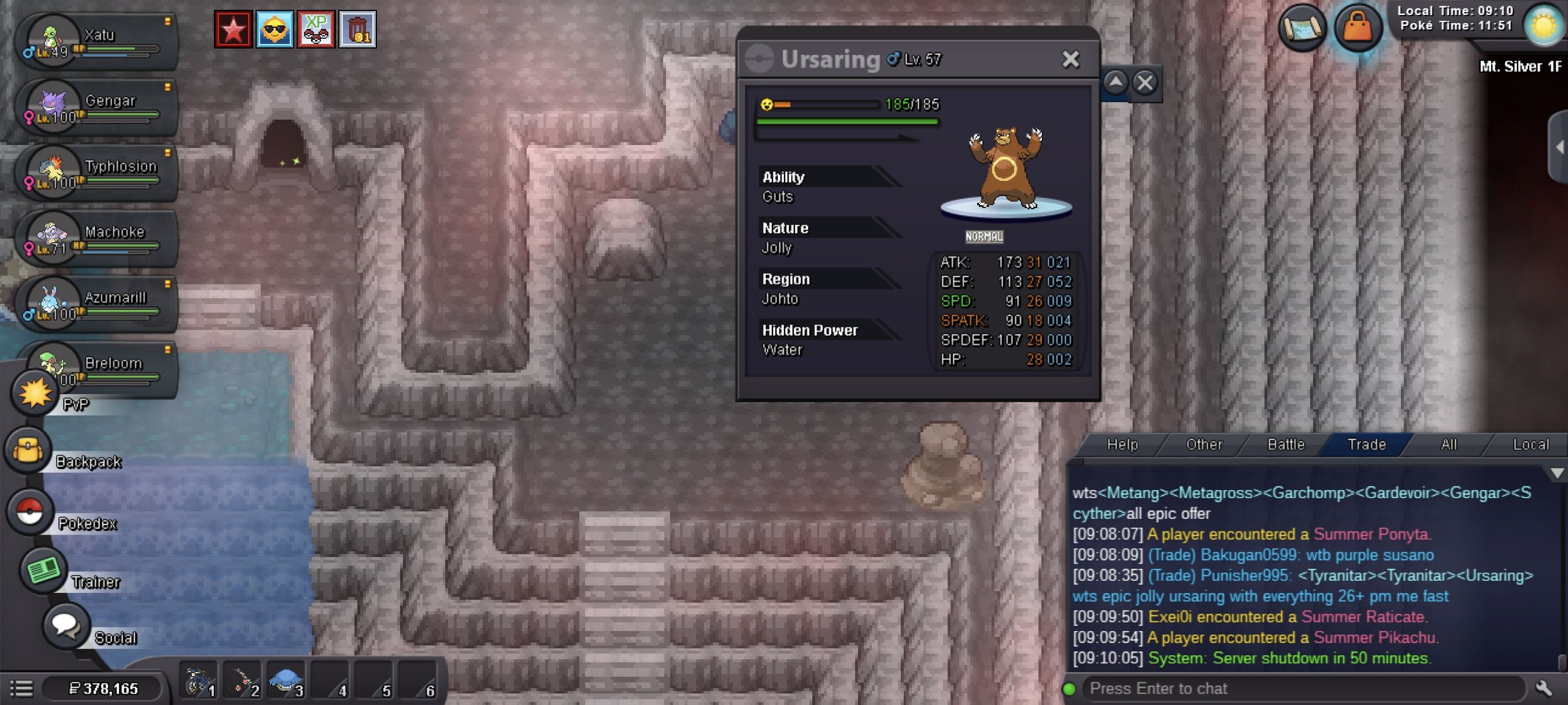The image size is (1568, 705).
Task: Click the chat input field
Action: [1303, 689]
